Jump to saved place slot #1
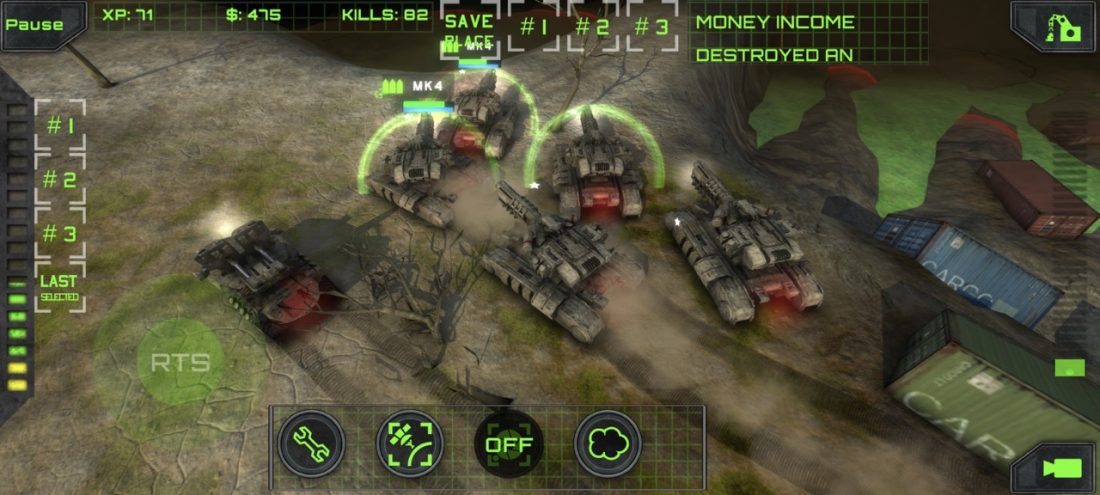Image resolution: width=1100 pixels, height=495 pixels. (534, 27)
